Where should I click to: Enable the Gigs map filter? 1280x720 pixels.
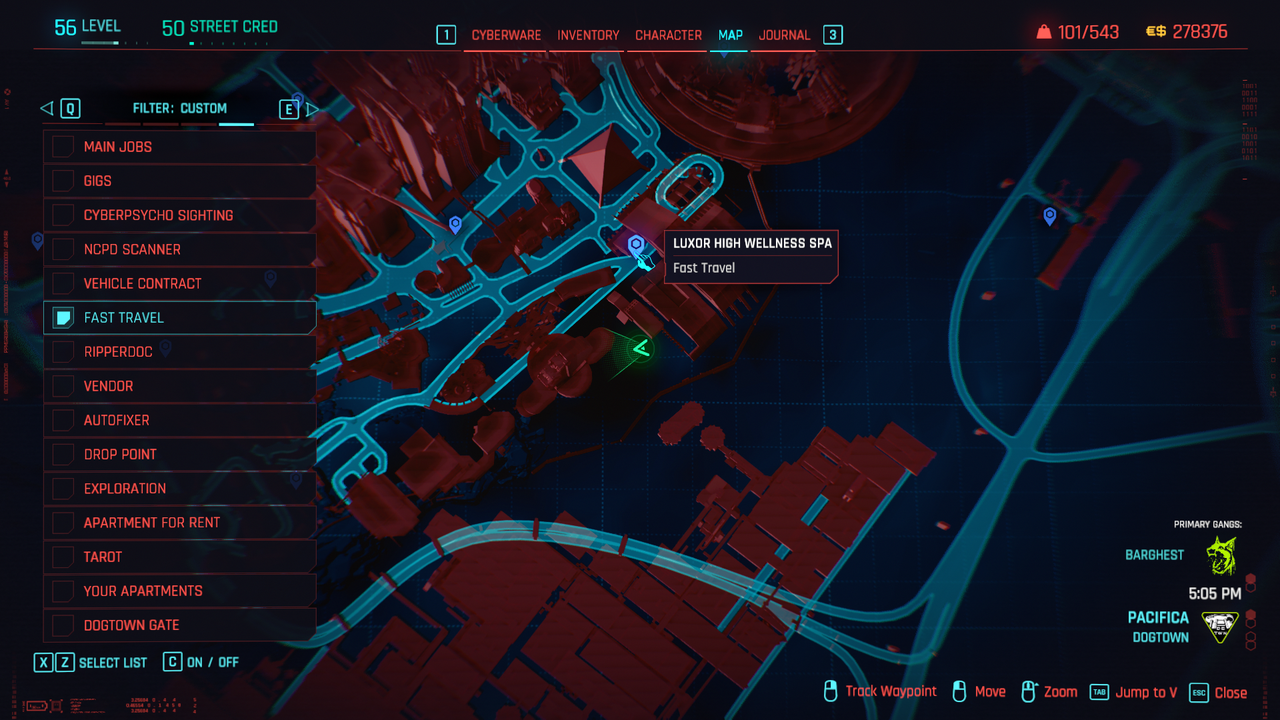coord(63,181)
